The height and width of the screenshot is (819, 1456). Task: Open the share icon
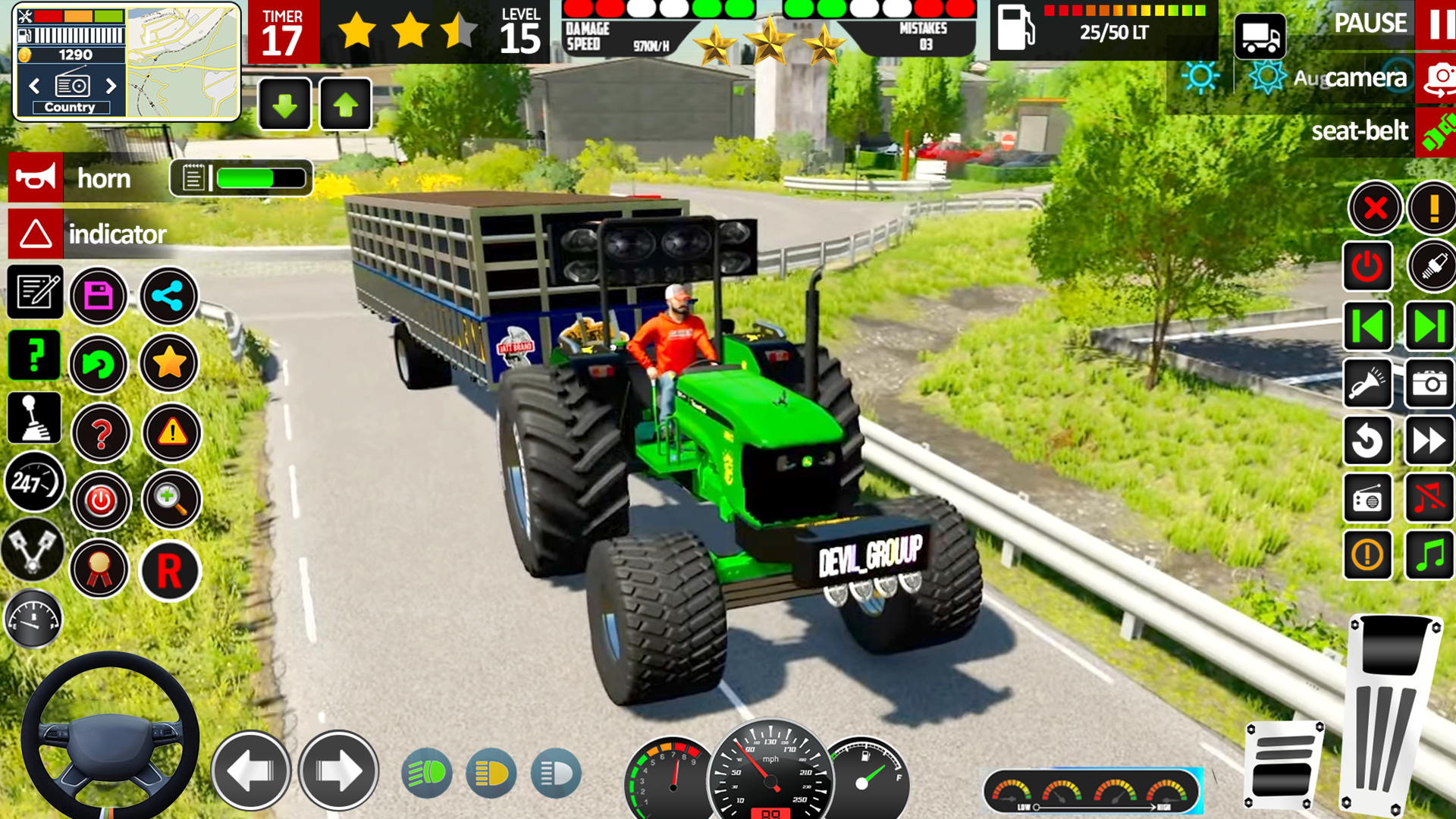(169, 297)
